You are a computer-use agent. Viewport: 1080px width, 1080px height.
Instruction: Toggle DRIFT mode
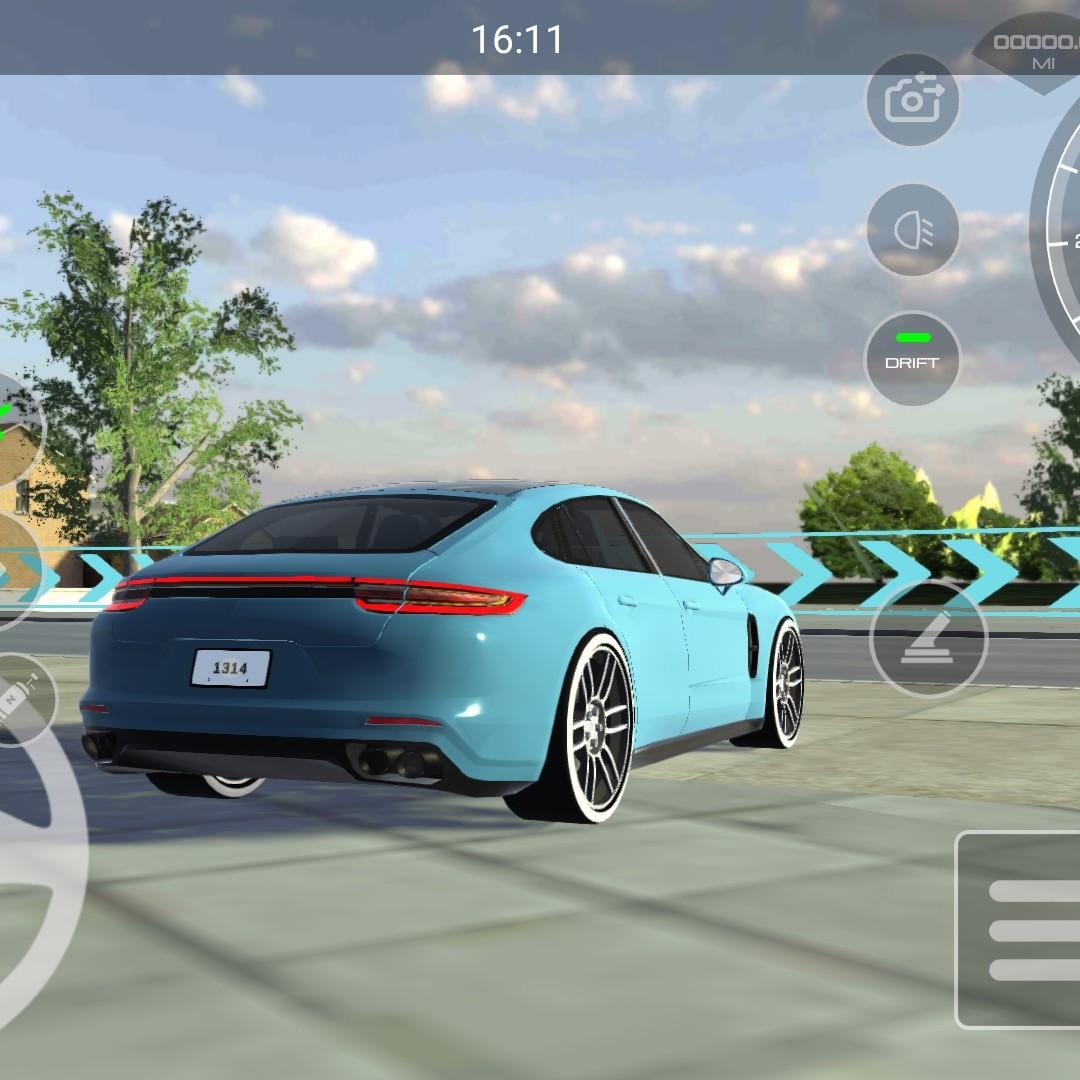pyautogui.click(x=912, y=358)
